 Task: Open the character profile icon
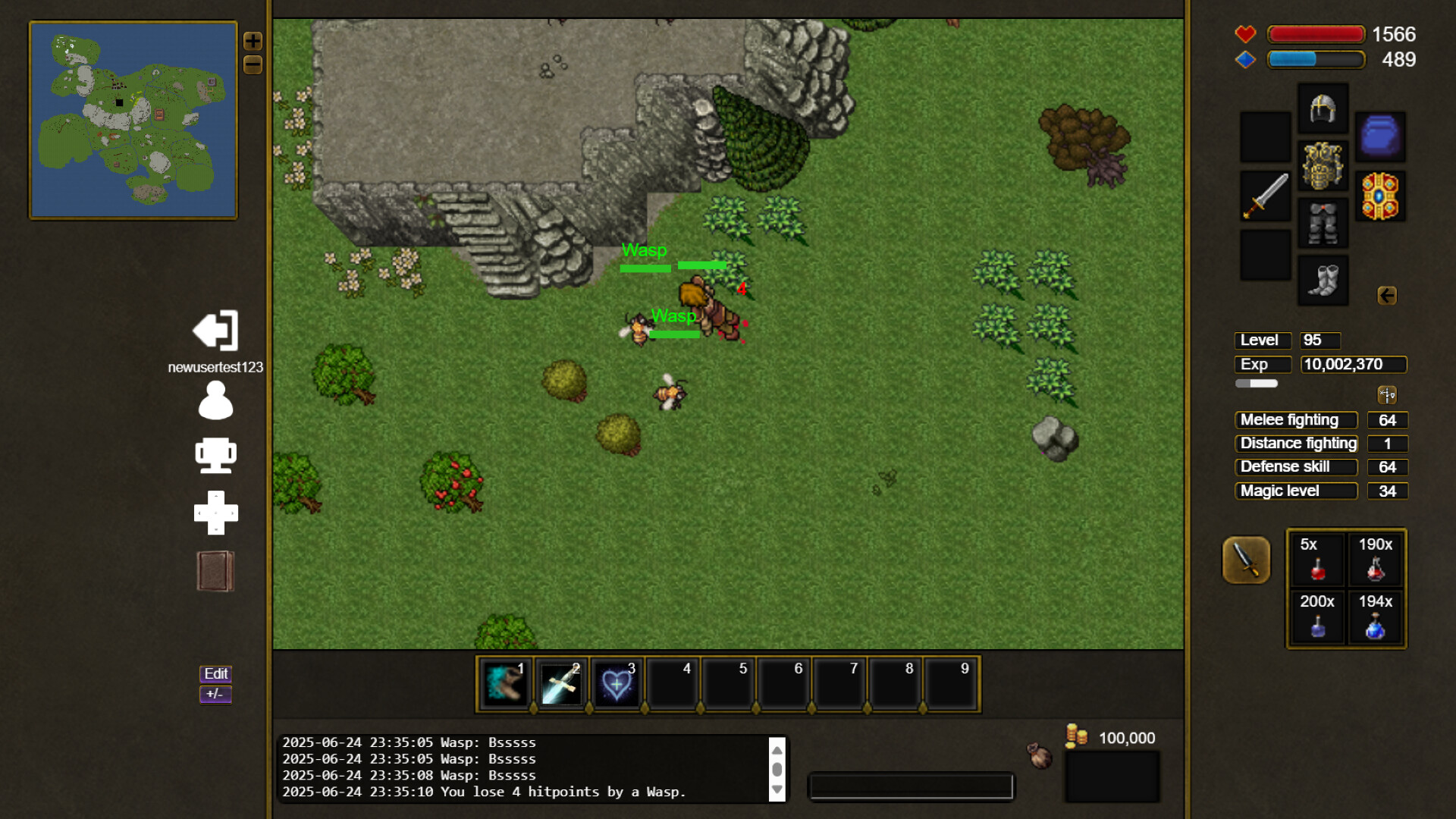pyautogui.click(x=215, y=402)
